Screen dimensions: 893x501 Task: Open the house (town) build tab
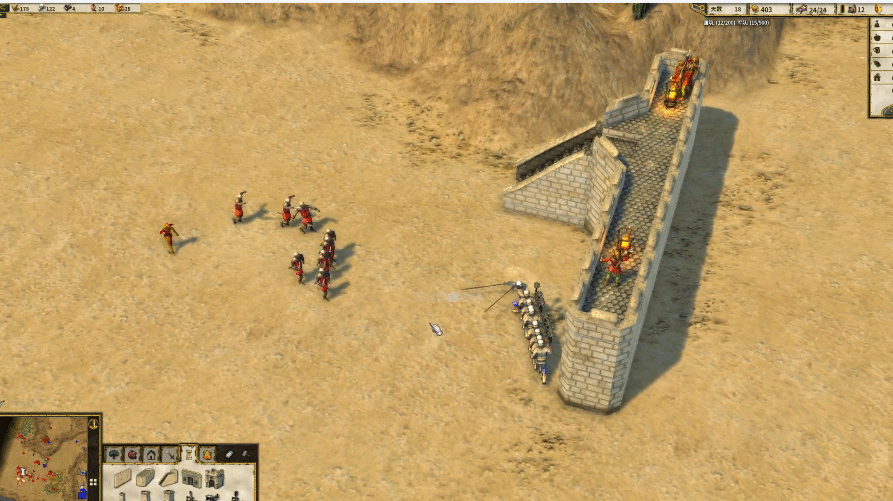[151, 454]
